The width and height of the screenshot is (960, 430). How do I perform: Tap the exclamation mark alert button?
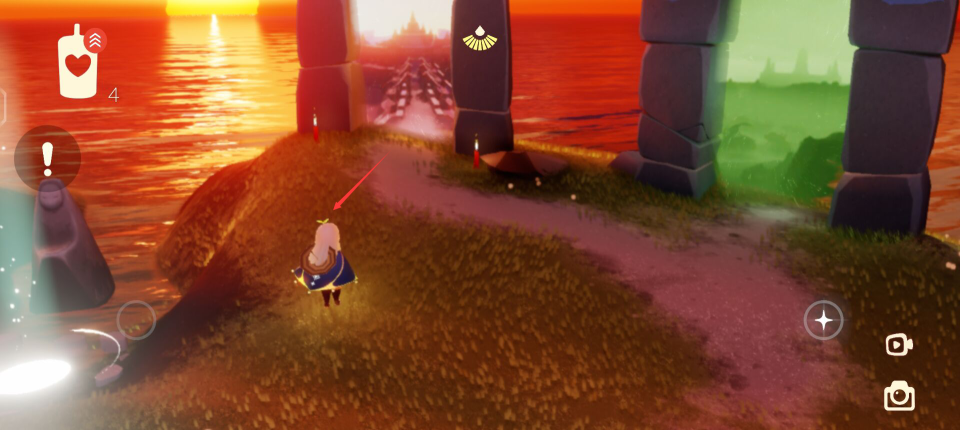[x=47, y=158]
